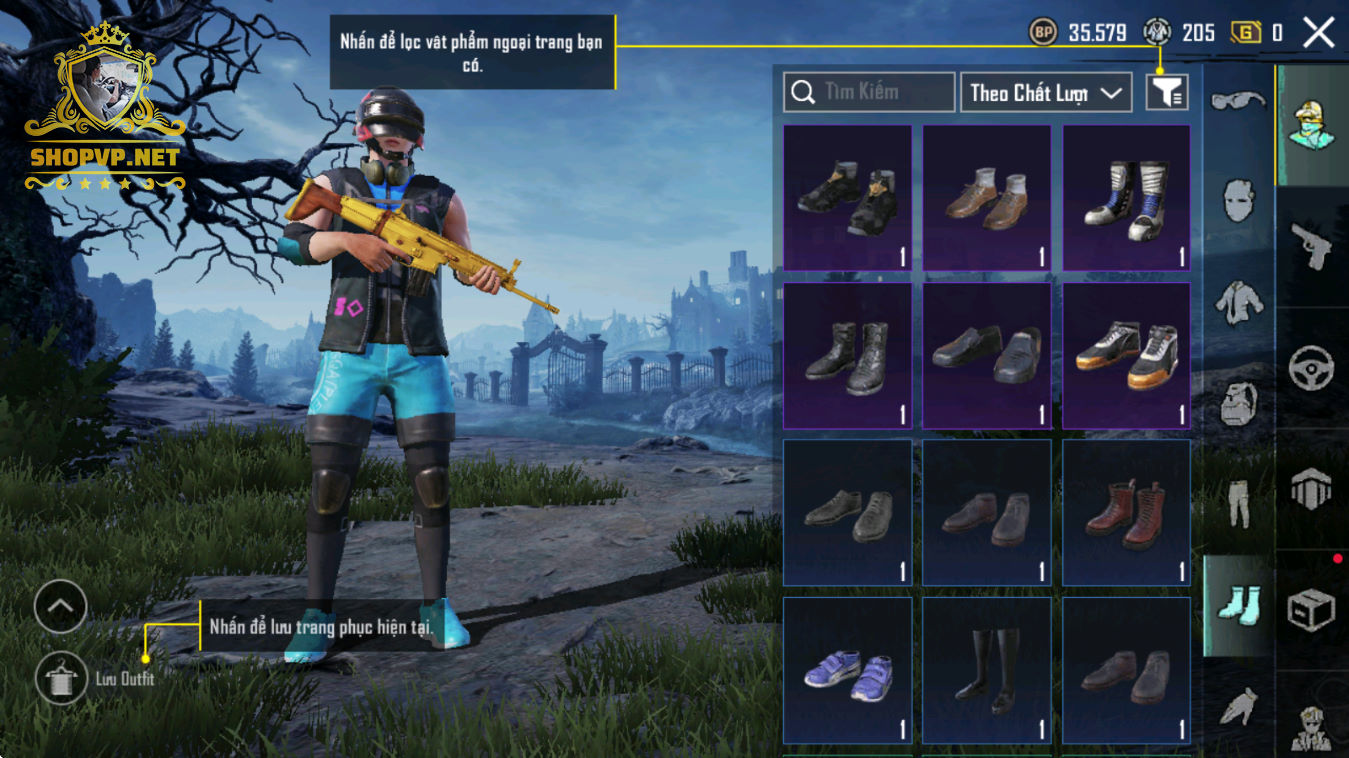1349x758 pixels.
Task: Open the gloves category
Action: click(x=1238, y=706)
